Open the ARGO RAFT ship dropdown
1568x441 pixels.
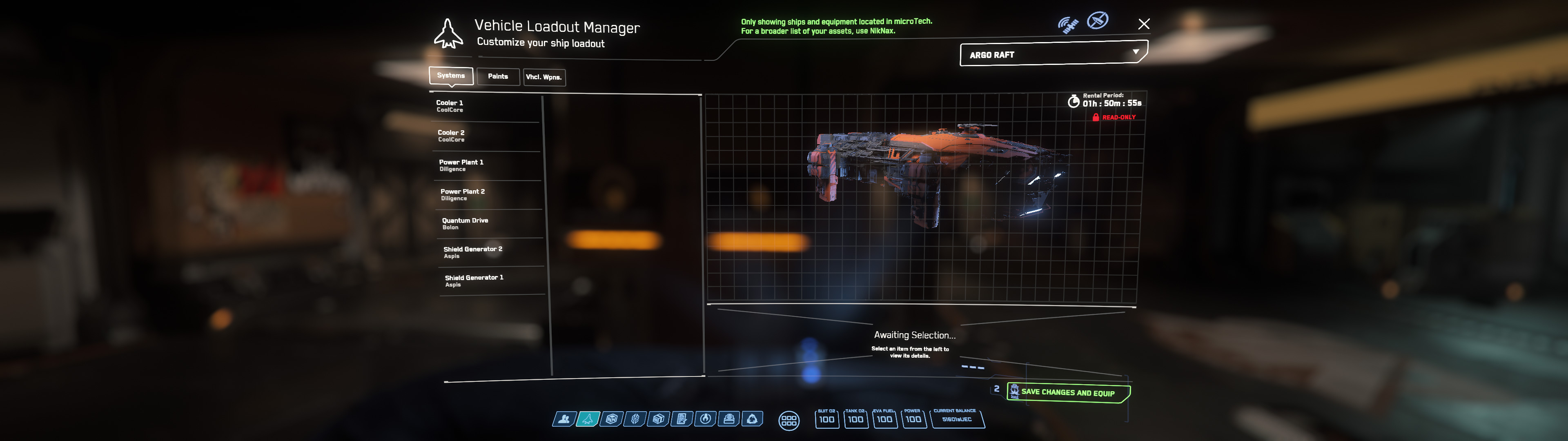[x=1053, y=54]
